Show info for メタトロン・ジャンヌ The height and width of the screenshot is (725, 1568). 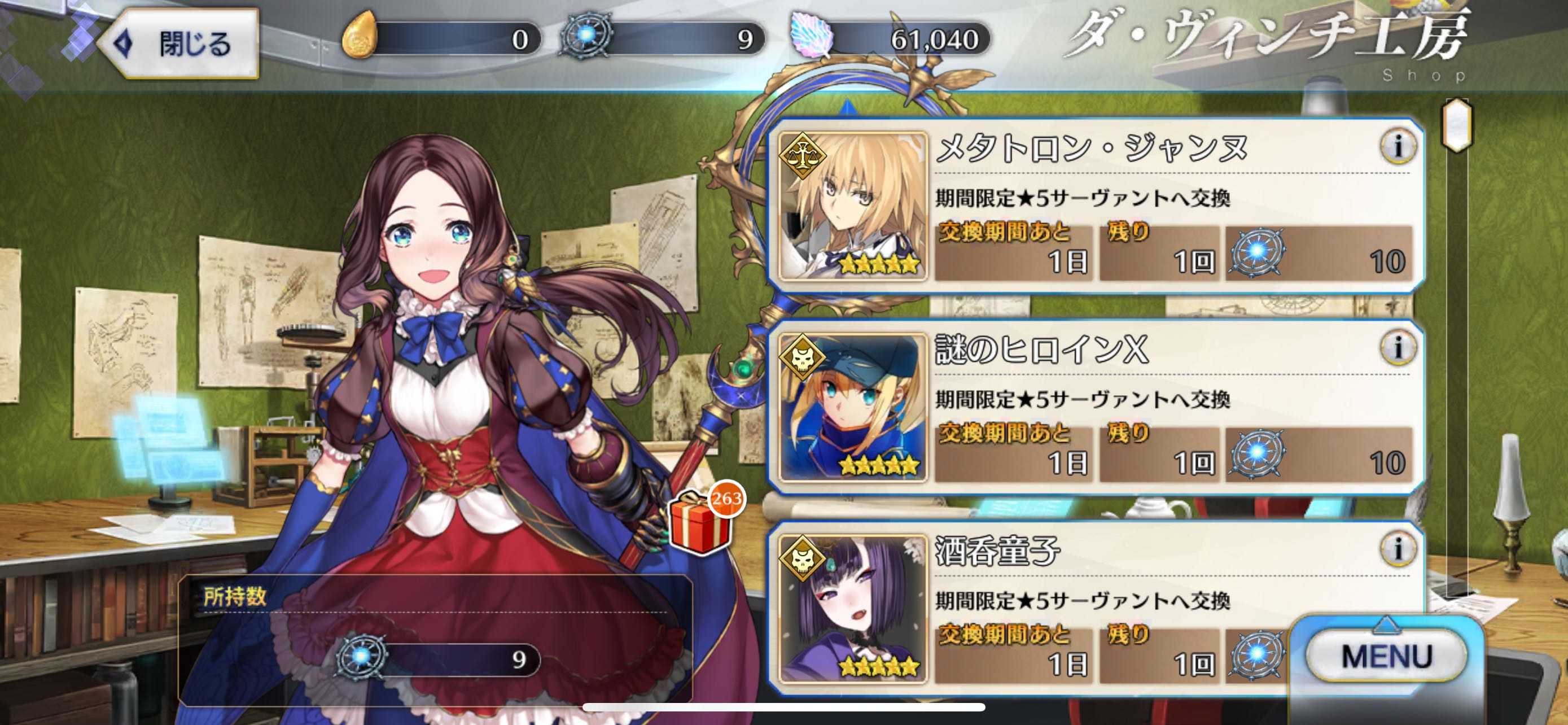click(x=1398, y=147)
